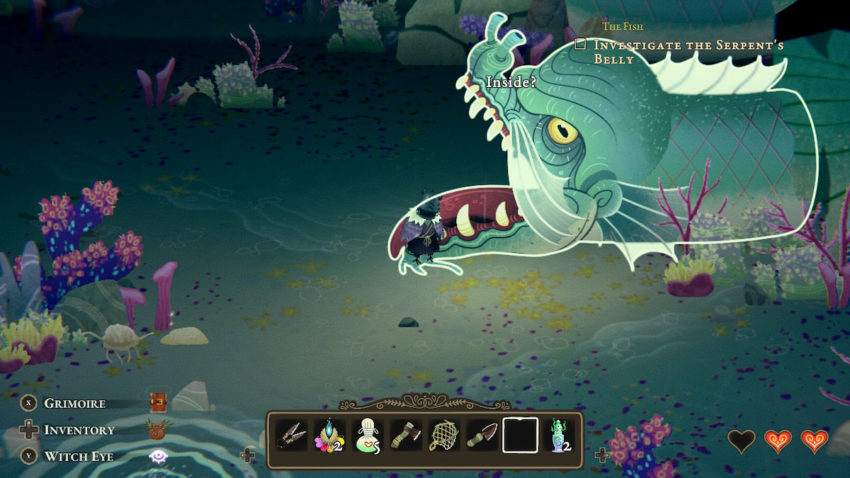
Task: Select the trowel hotbar slot
Action: coord(482,436)
